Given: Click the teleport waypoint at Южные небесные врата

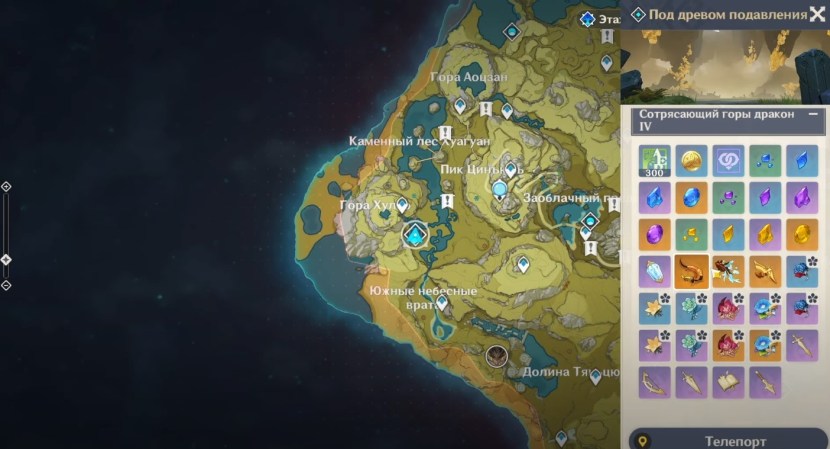Looking at the screenshot, I should tap(441, 302).
